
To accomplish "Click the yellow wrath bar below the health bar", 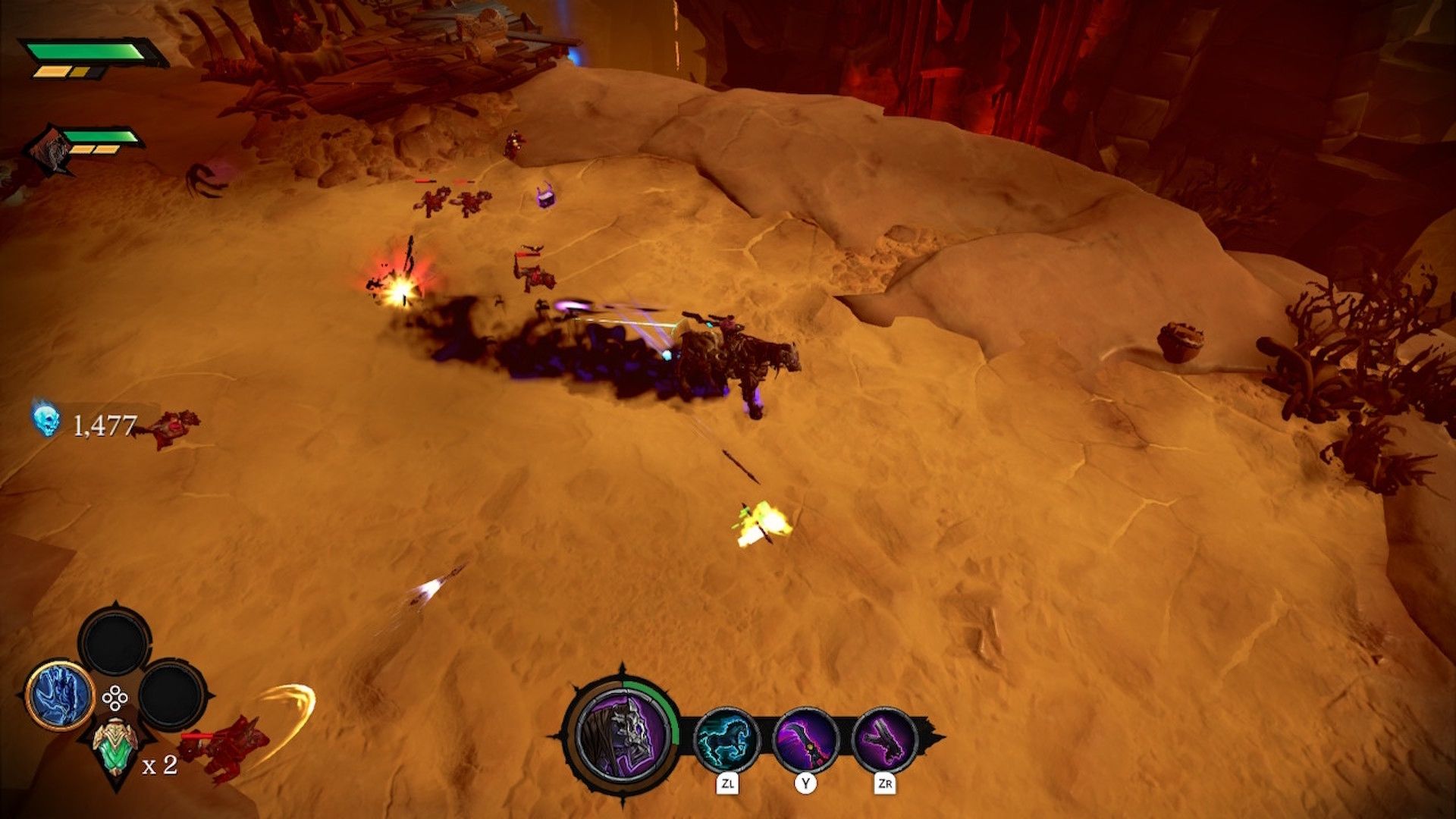I will pos(64,72).
